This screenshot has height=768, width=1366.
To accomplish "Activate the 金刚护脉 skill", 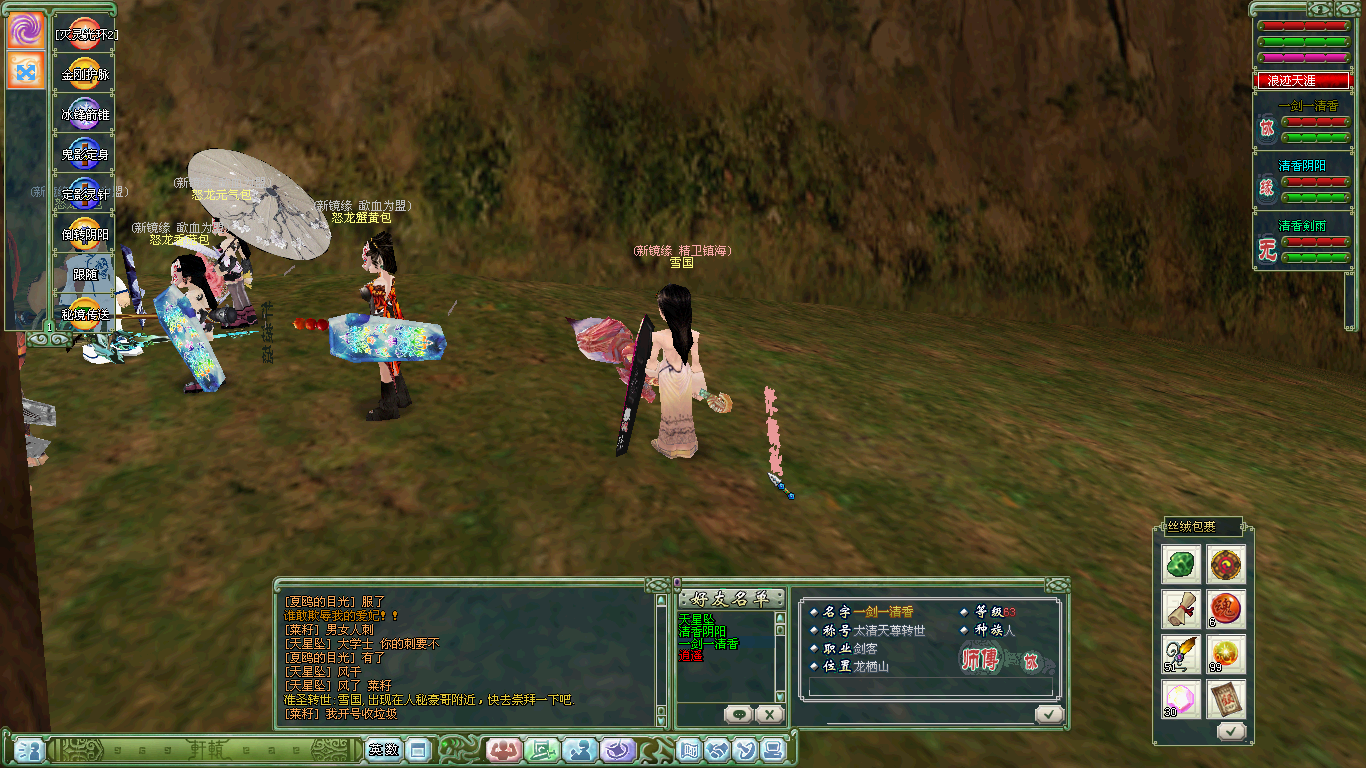I will 85,74.
